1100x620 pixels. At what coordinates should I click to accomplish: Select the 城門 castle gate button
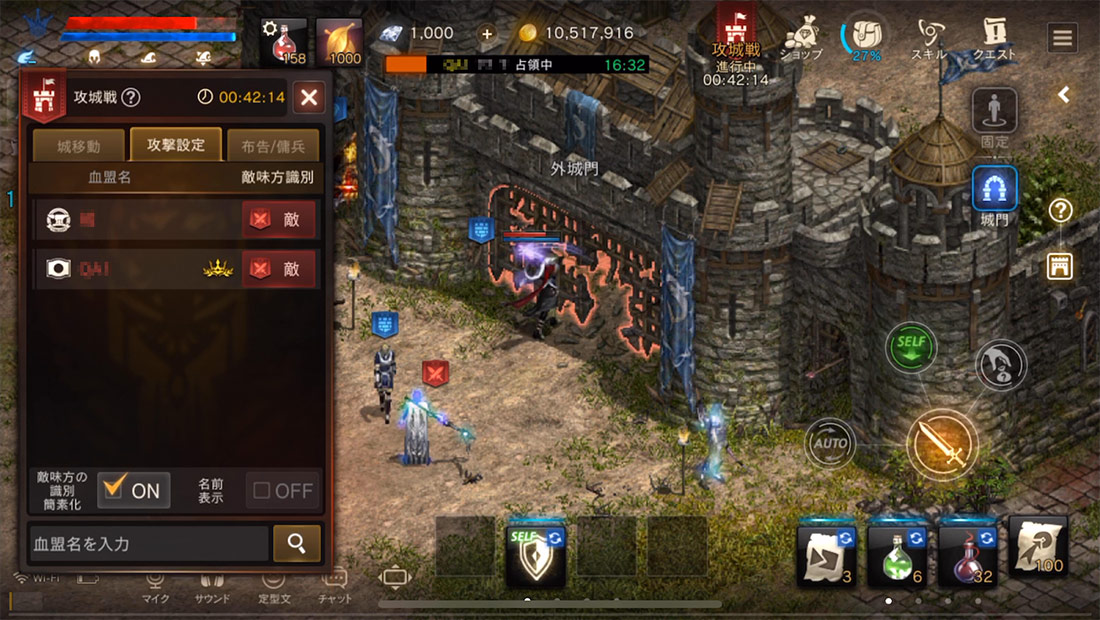[995, 192]
